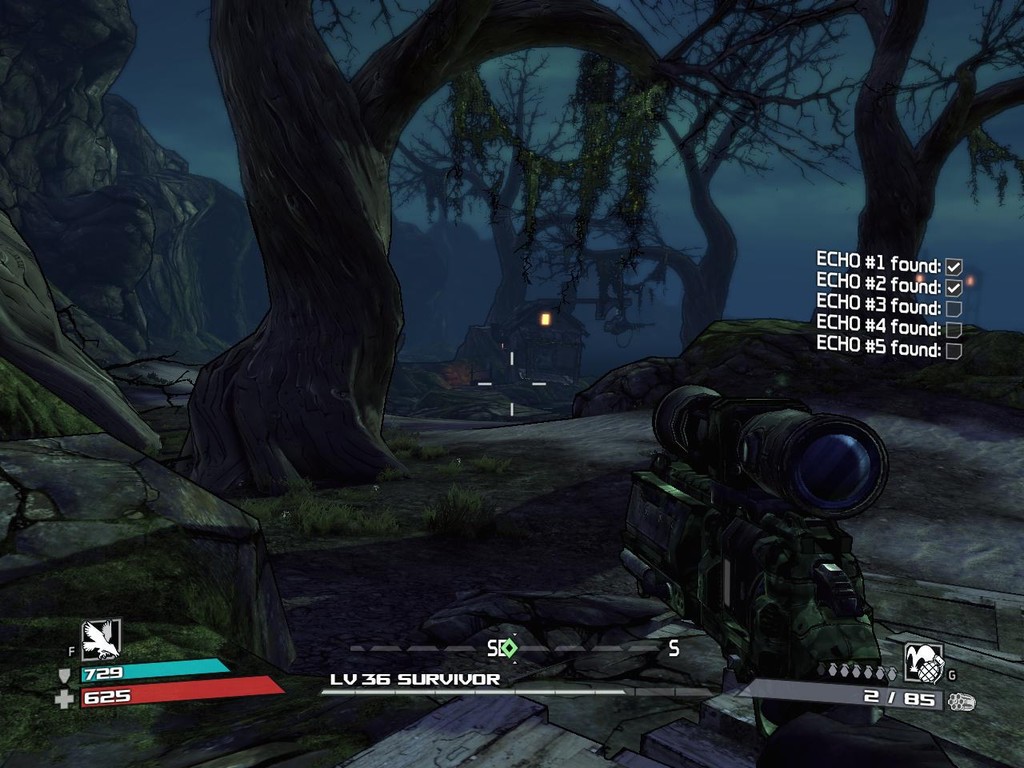Viewport: 1024px width, 768px height.
Task: Tick the ECHO #5 found checkbox
Action: (954, 350)
